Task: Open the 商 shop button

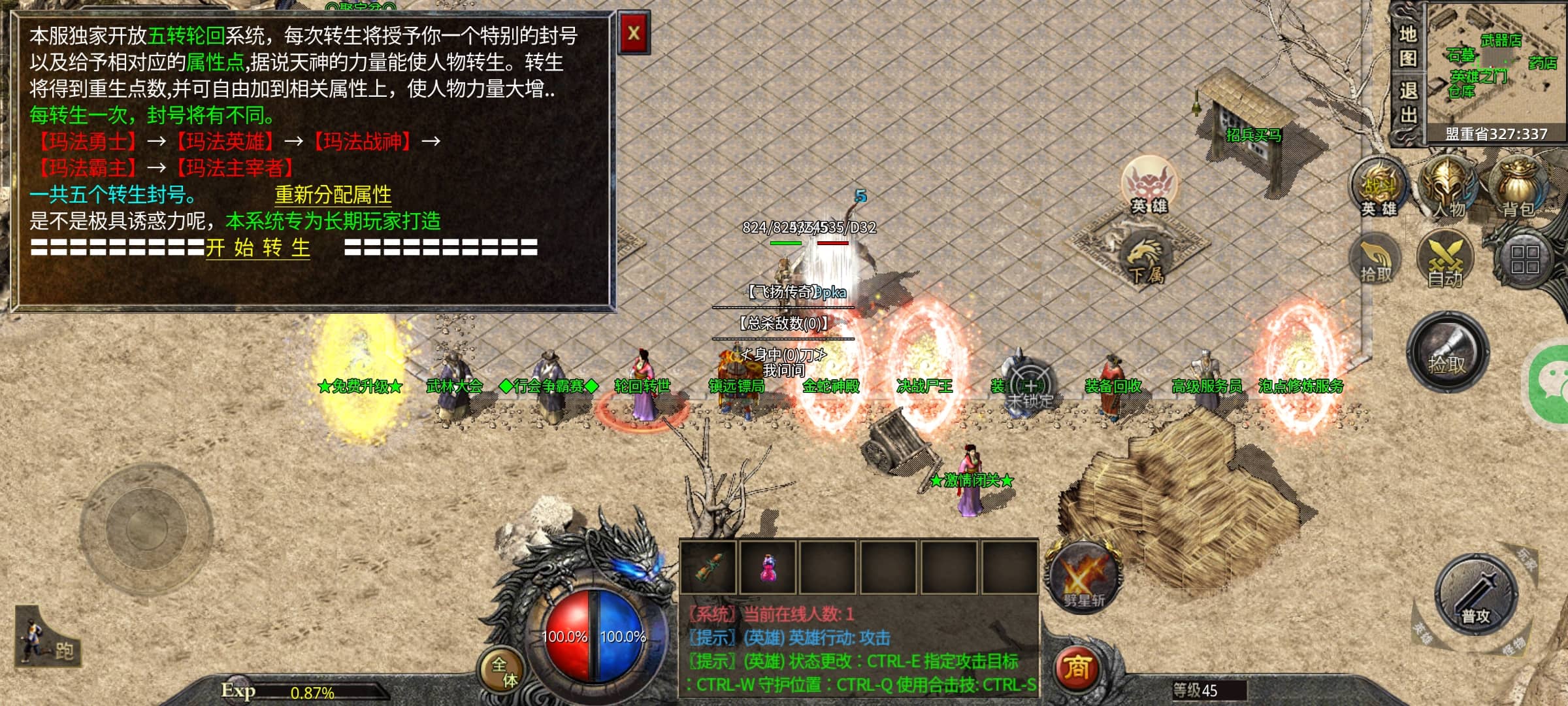Action: point(1077,667)
